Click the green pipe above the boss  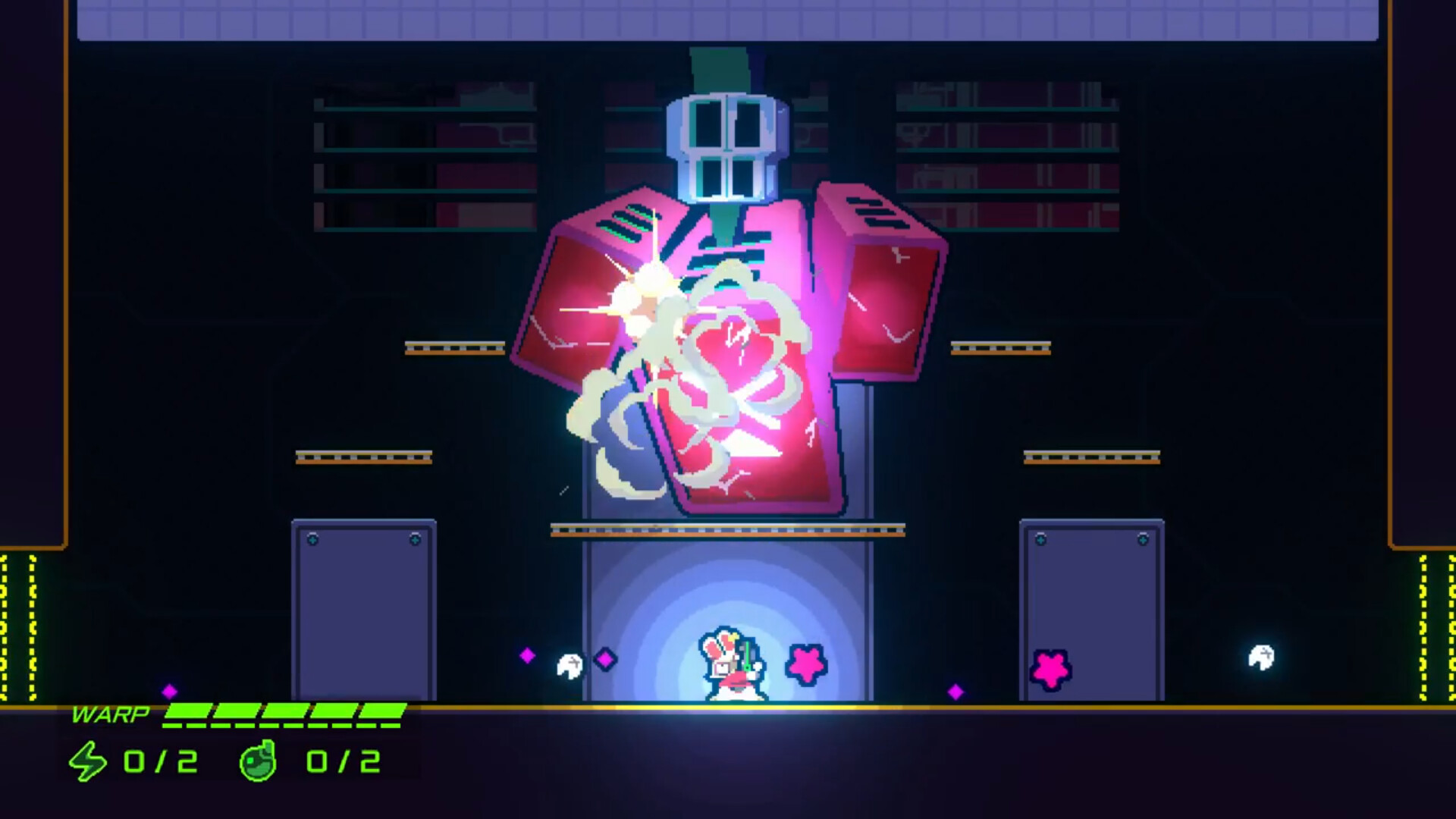(x=718, y=68)
